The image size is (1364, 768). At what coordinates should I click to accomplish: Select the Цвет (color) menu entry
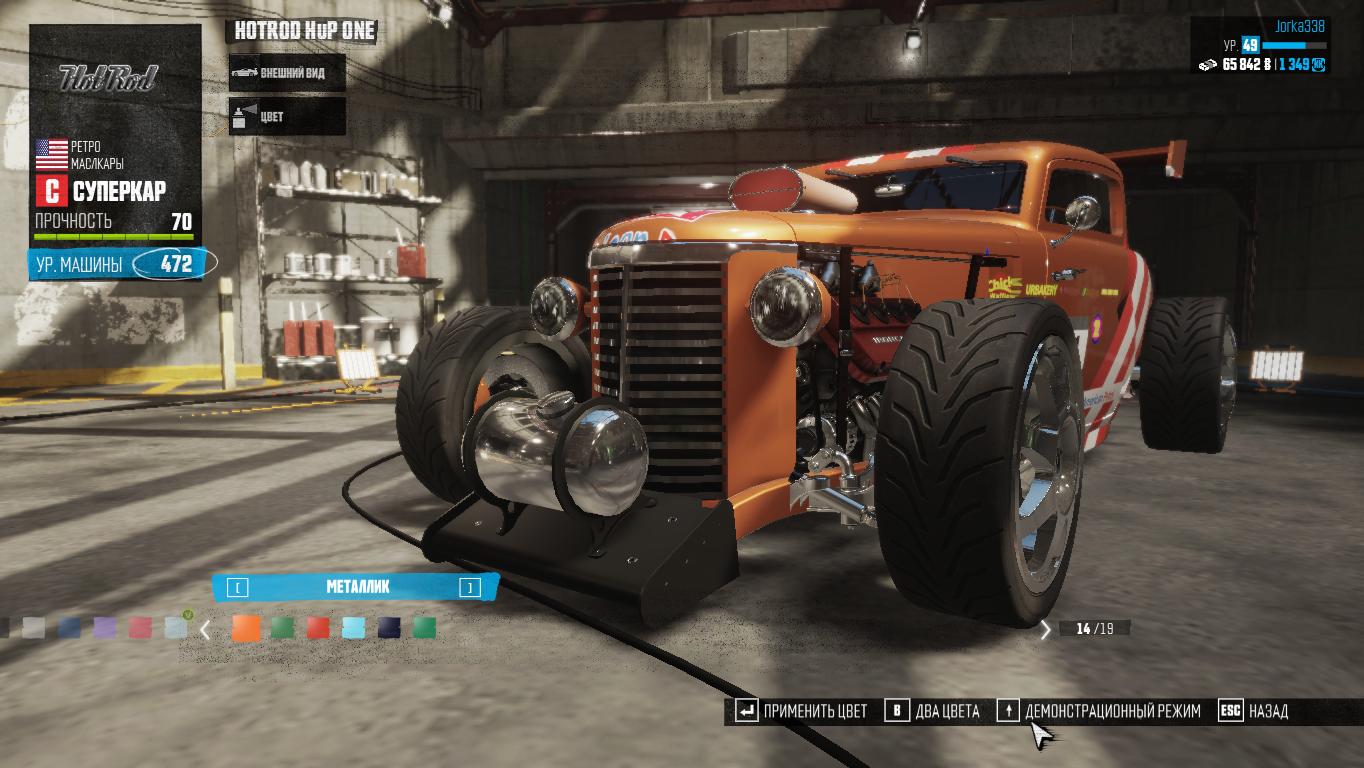coord(288,116)
